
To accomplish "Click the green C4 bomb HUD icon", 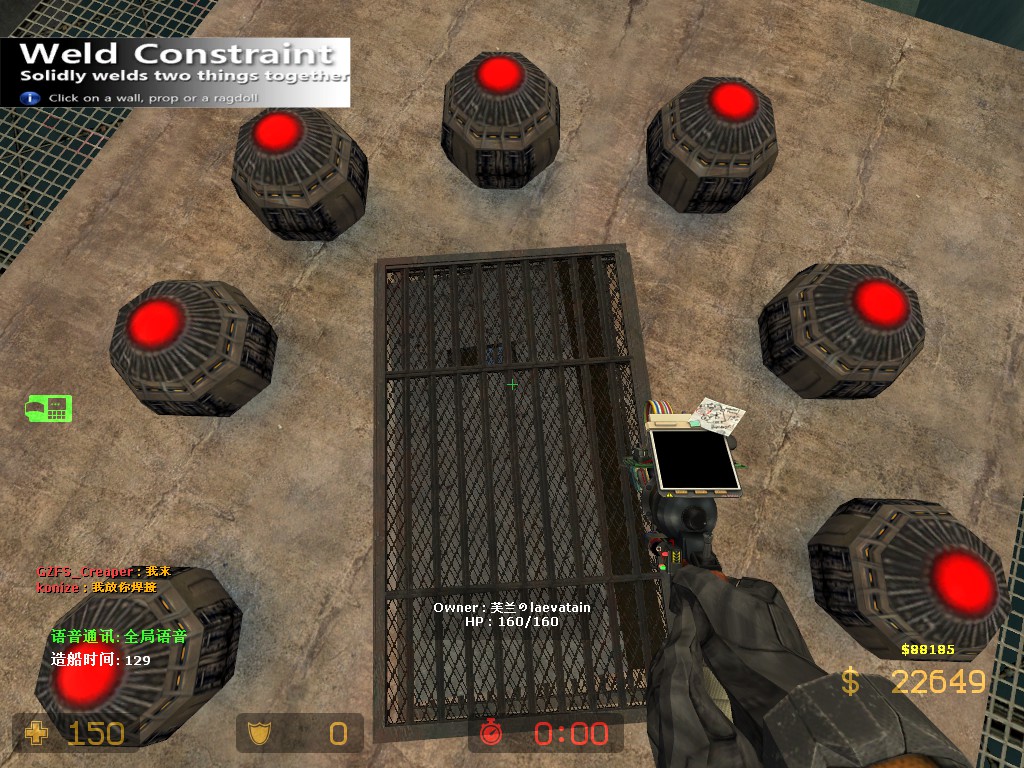I will (49, 408).
